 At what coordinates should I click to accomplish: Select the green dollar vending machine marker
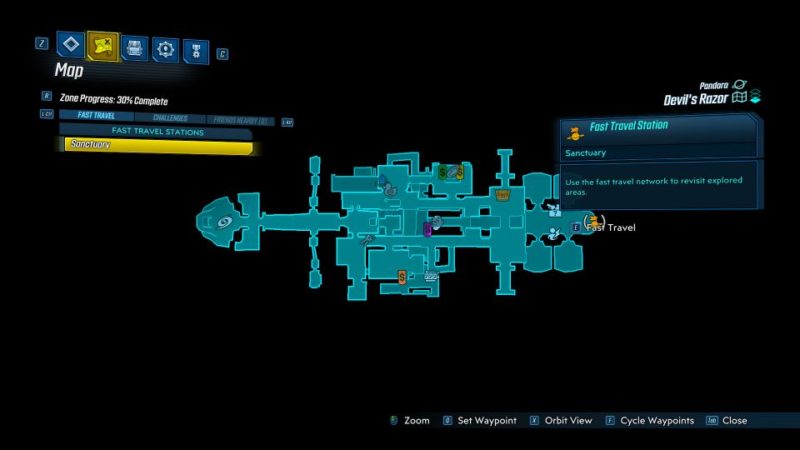click(x=443, y=172)
